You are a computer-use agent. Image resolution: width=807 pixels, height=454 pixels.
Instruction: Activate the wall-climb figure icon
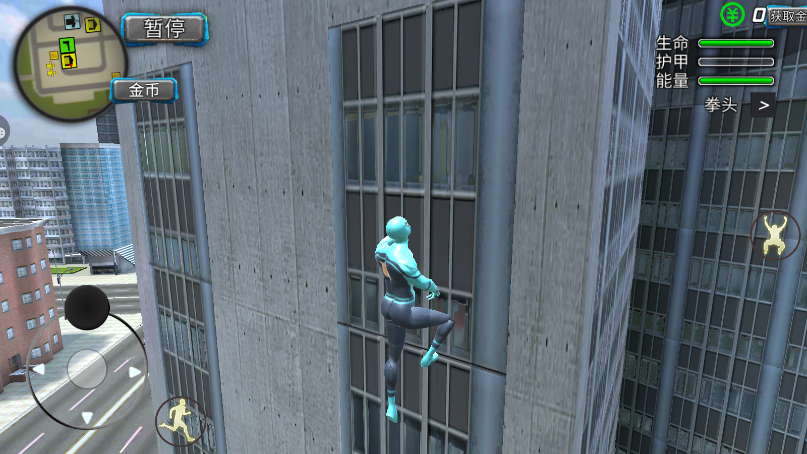click(x=773, y=235)
